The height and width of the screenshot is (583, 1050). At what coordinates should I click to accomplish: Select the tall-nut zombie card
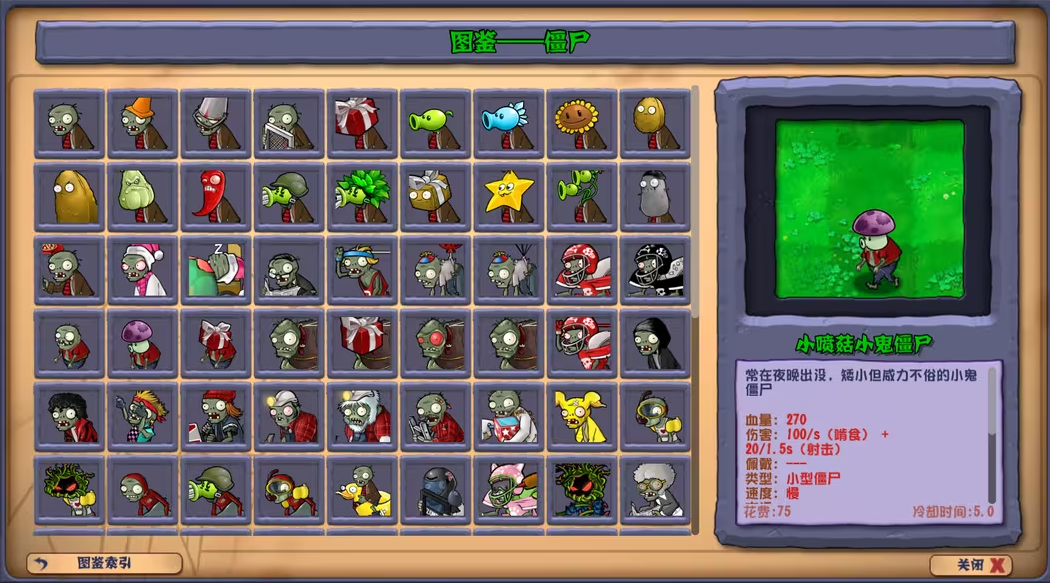click(x=70, y=197)
